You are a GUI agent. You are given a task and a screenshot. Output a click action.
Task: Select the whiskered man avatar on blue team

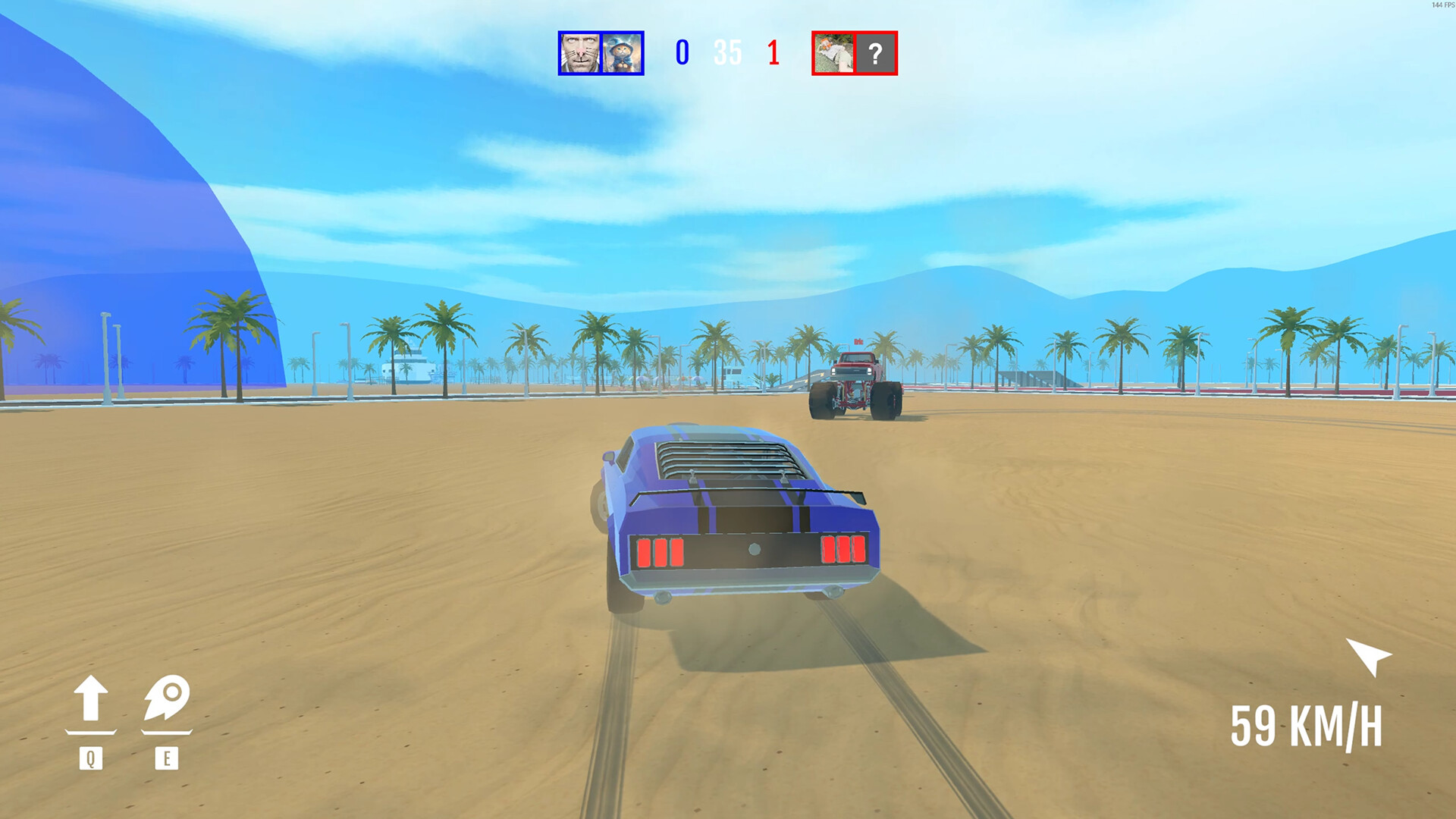point(580,53)
